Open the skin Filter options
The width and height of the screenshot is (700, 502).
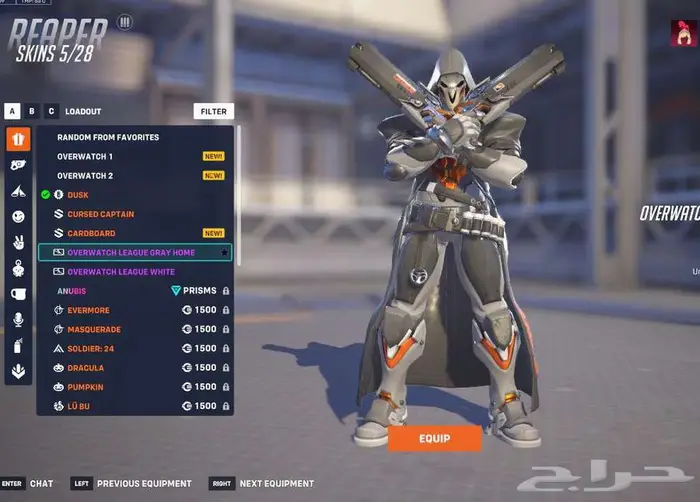click(x=213, y=112)
